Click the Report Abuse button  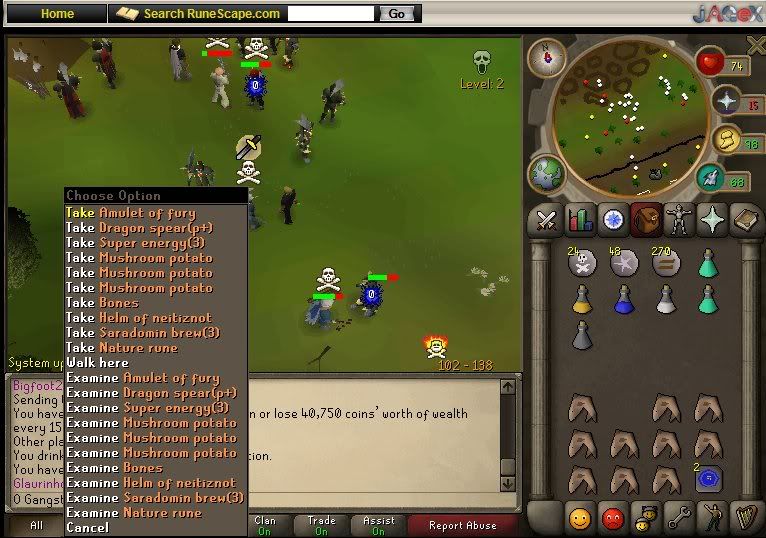point(461,525)
